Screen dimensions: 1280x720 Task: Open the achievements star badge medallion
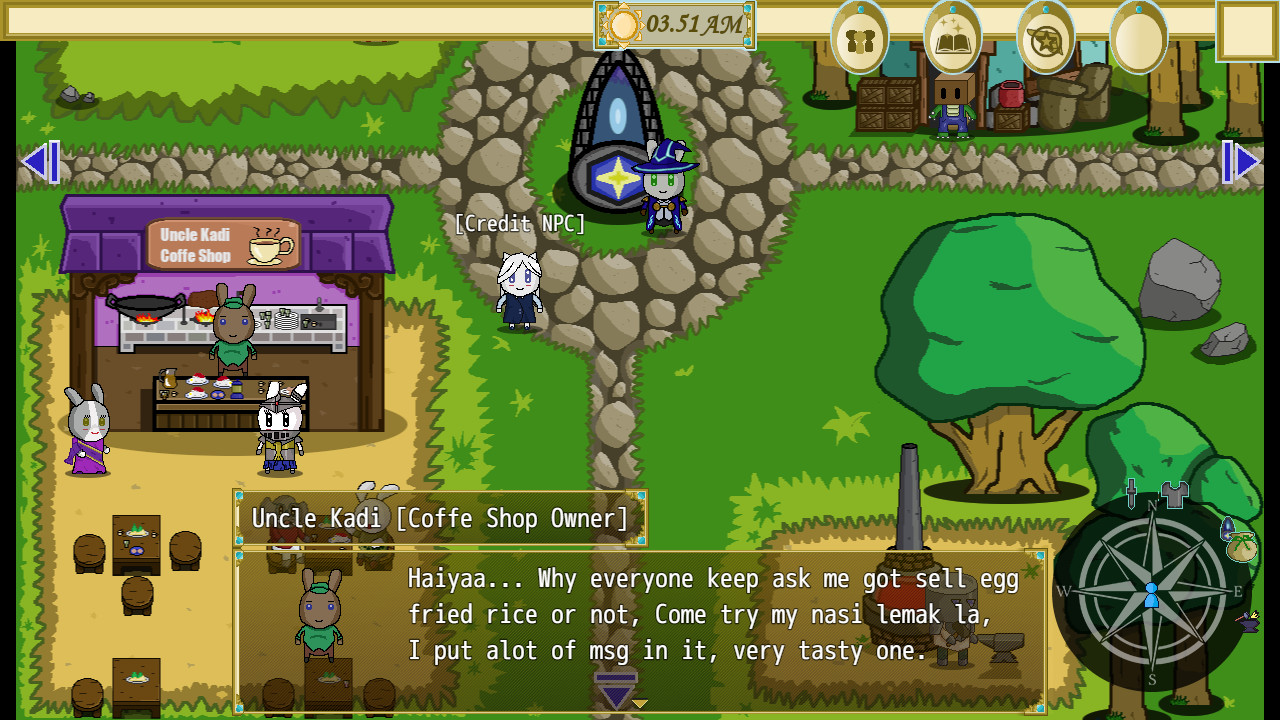(x=1044, y=38)
